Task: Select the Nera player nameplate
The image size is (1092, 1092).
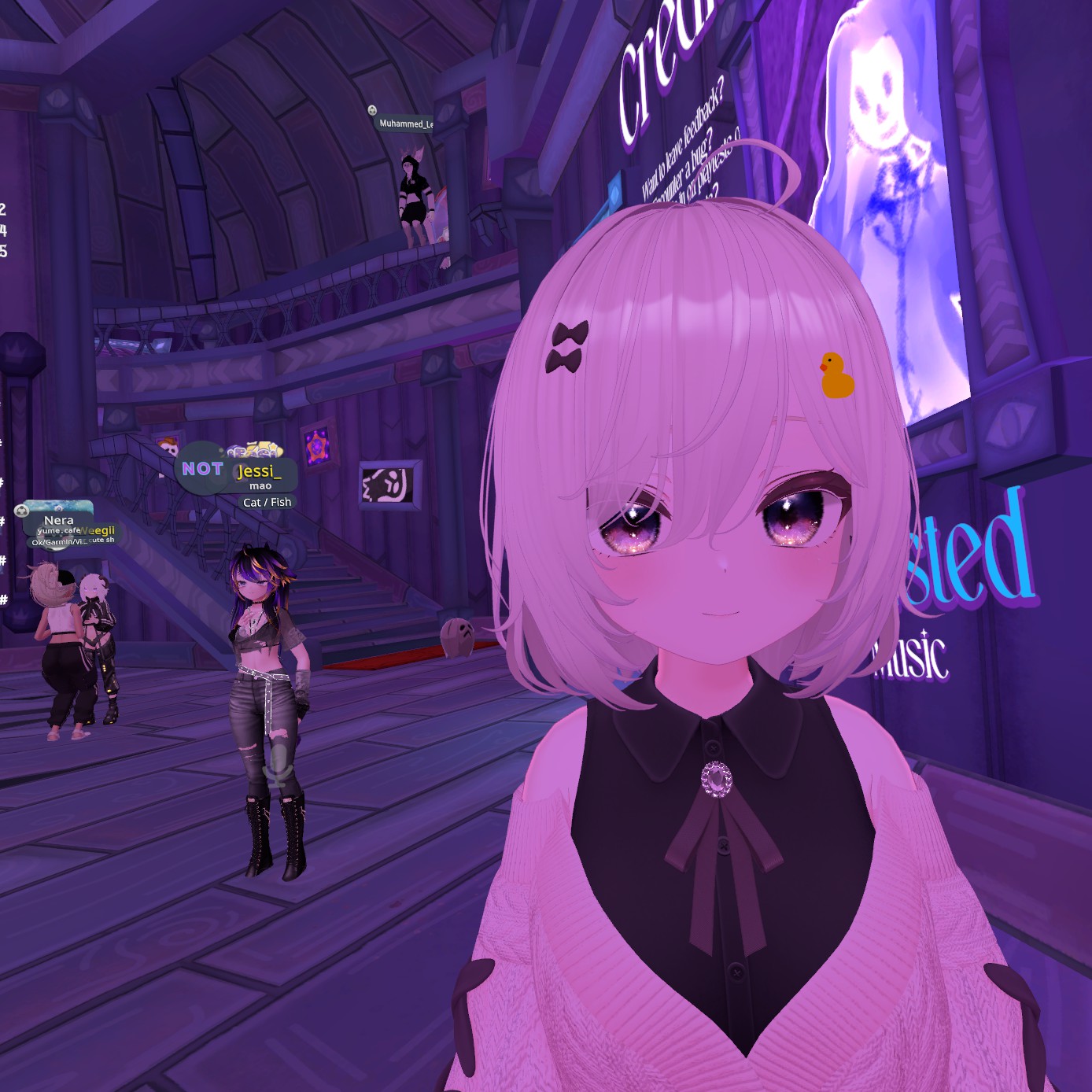Action: click(58, 521)
